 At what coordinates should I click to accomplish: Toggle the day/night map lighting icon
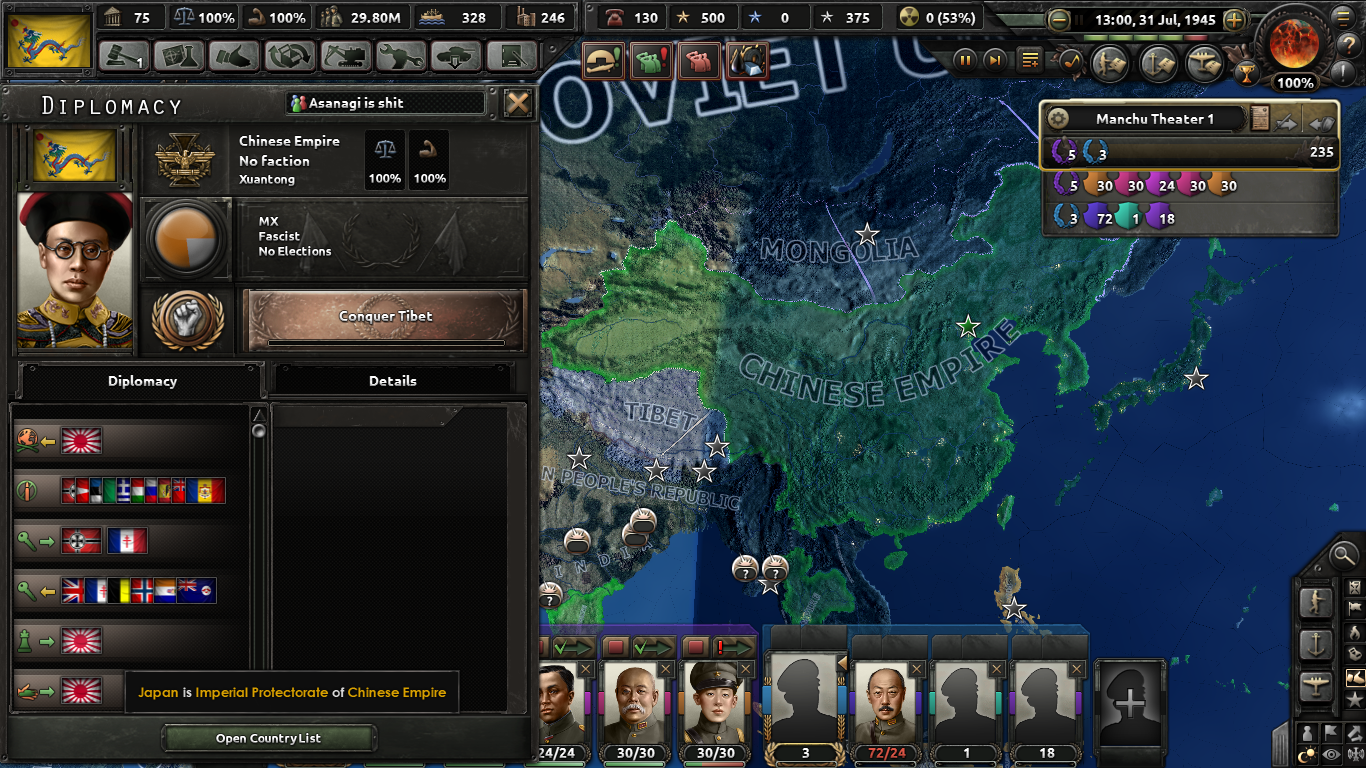pos(1307,752)
